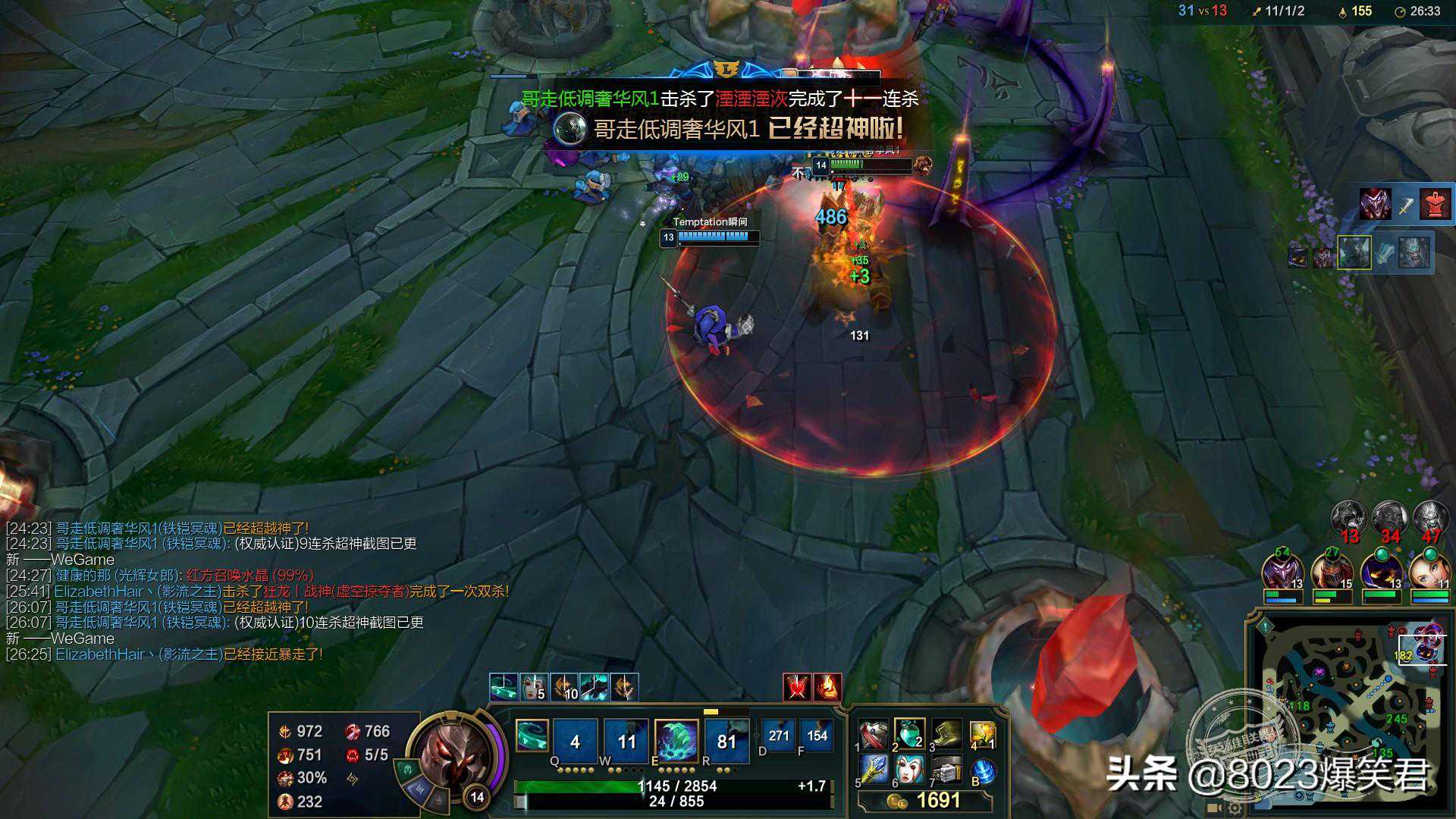Image resolution: width=1456 pixels, height=819 pixels.
Task: Select the blue-gem scepter item in slot 5
Action: click(873, 770)
